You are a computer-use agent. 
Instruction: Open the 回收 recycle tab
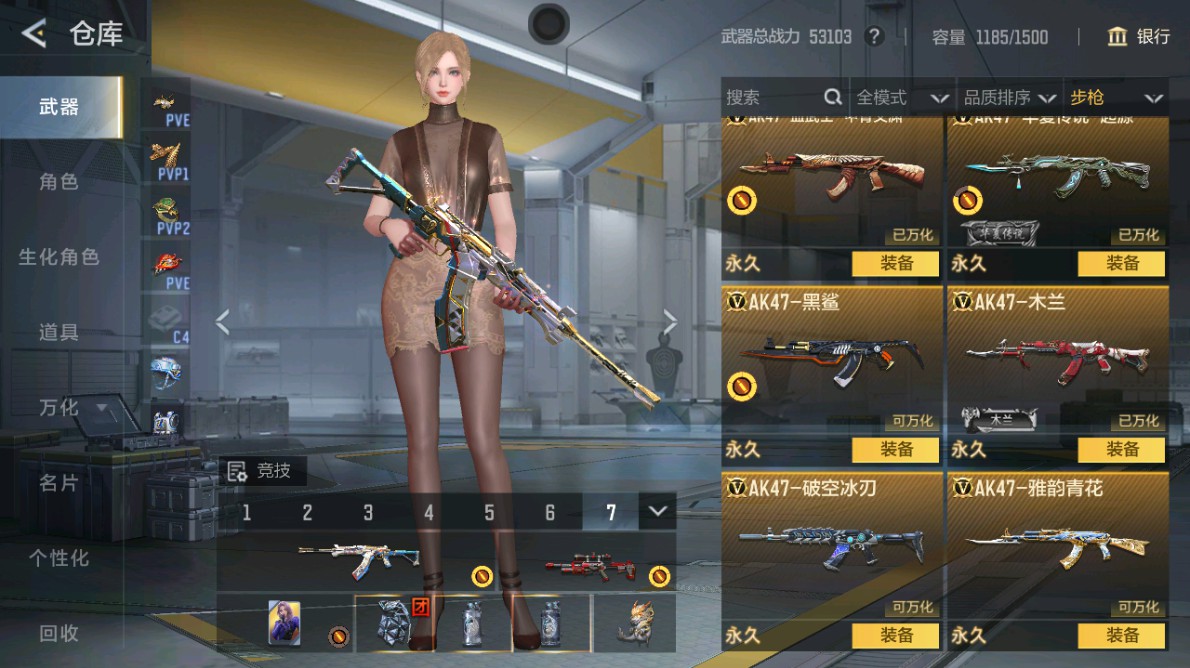[x=59, y=632]
